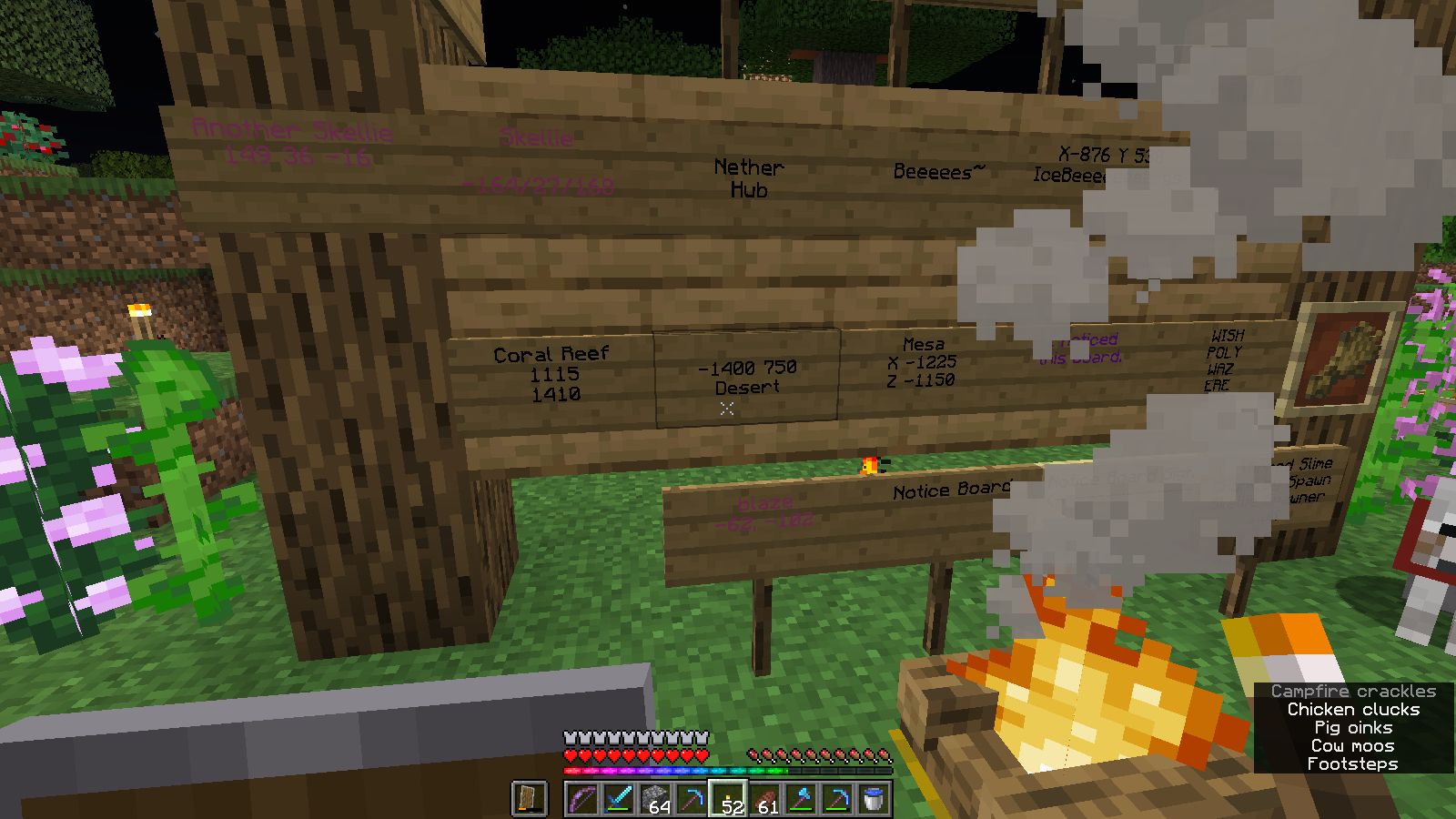Pick the cooked meat stack of 61
This screenshot has height=819, width=1456.
click(x=764, y=799)
